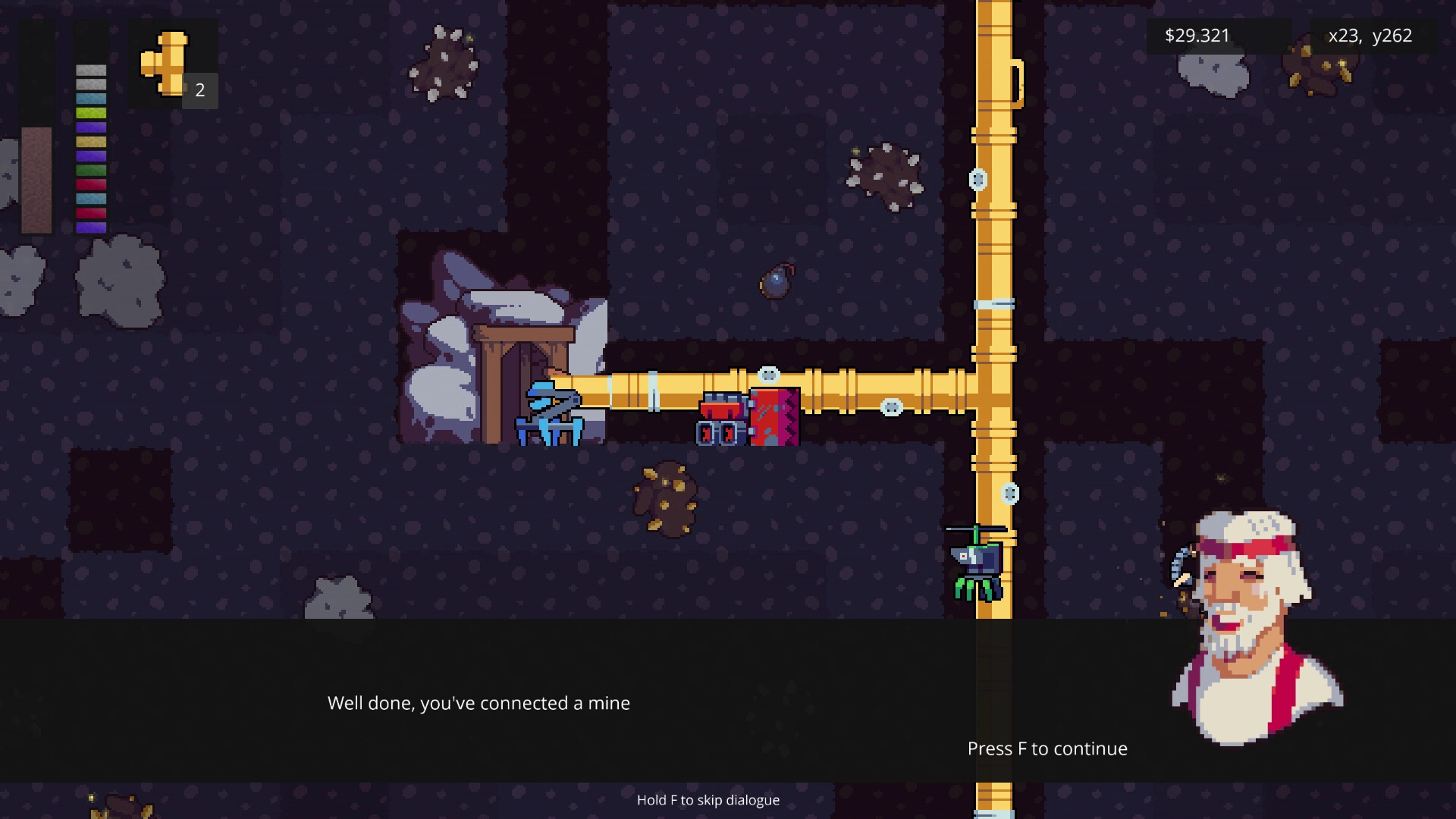Pick up the bomb floating near the pipes
Viewport: 1456px width, 819px height.
pyautogui.click(x=776, y=282)
